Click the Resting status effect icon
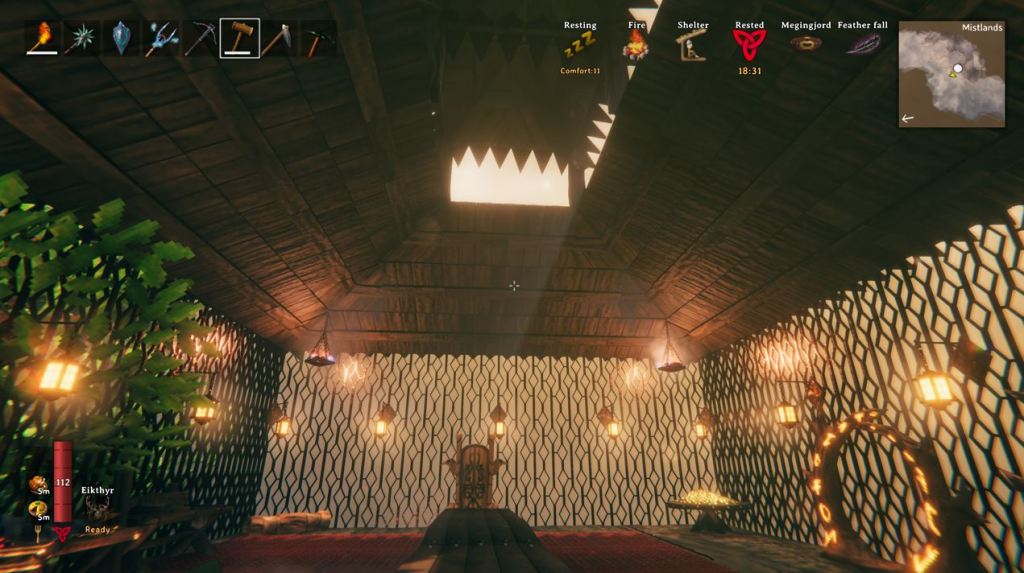The width and height of the screenshot is (1024, 573). (579, 45)
